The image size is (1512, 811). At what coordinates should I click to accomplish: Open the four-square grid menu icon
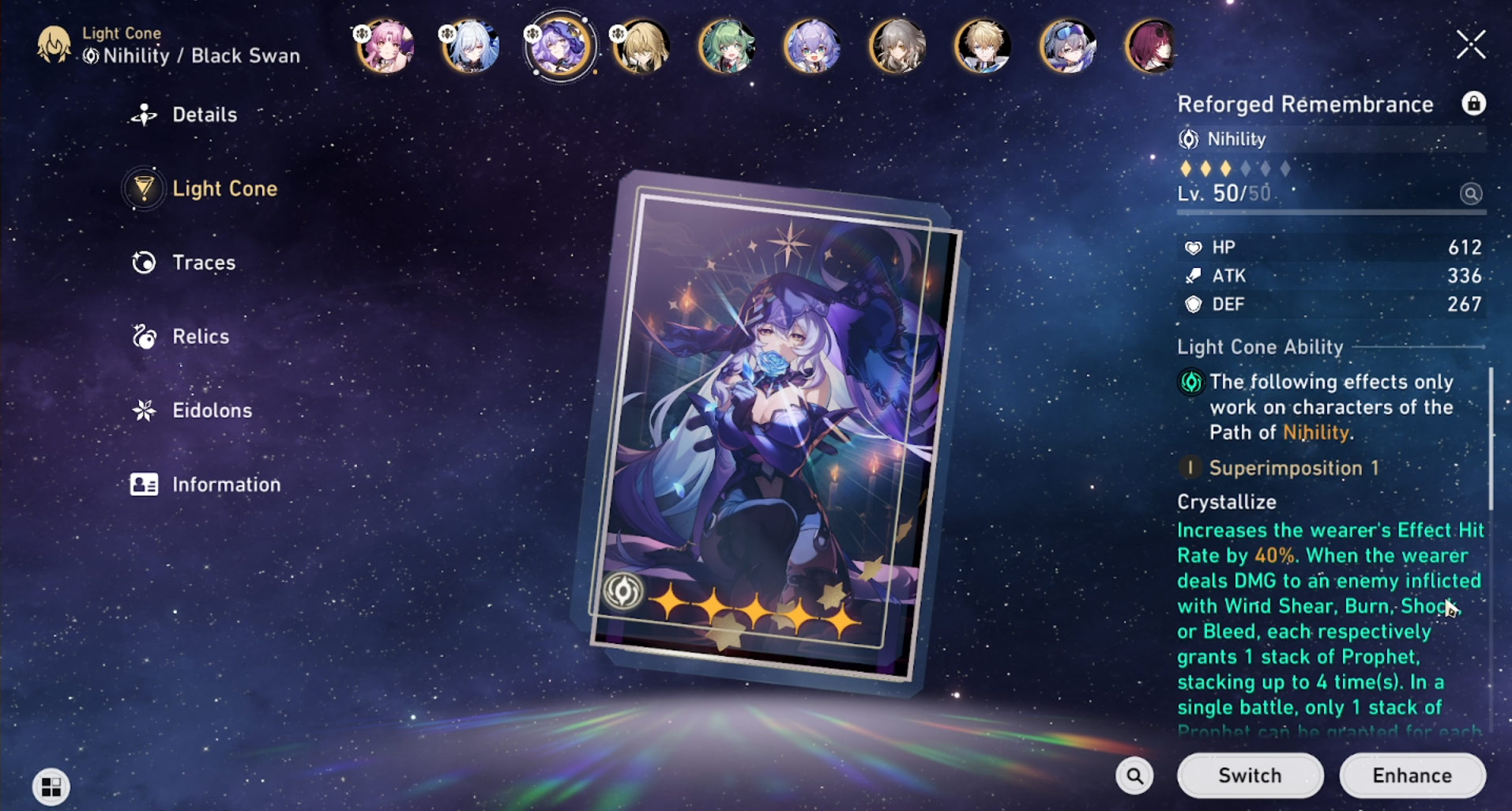pyautogui.click(x=51, y=786)
